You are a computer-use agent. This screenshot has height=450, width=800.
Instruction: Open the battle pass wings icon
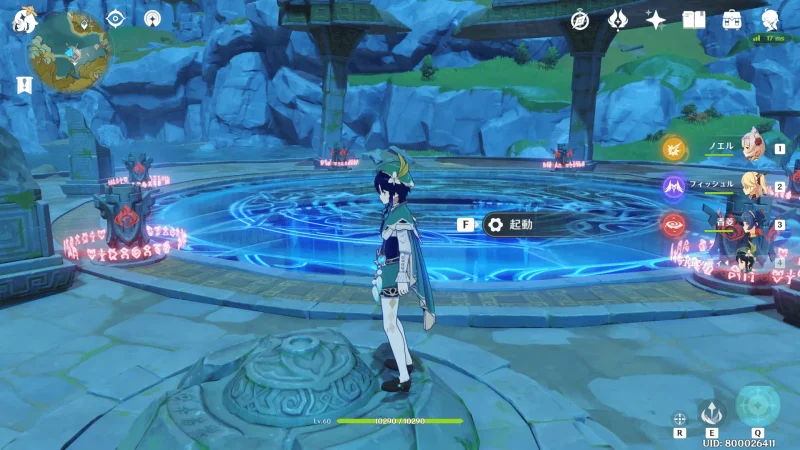click(x=618, y=20)
